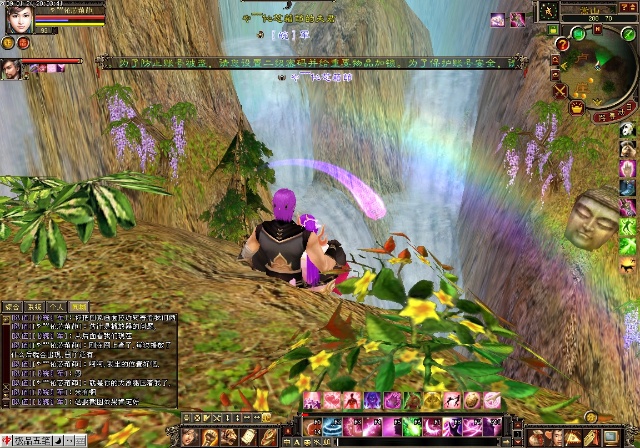640x448 pixels.
Task: Click the player portrait at top left
Action: coord(14,17)
